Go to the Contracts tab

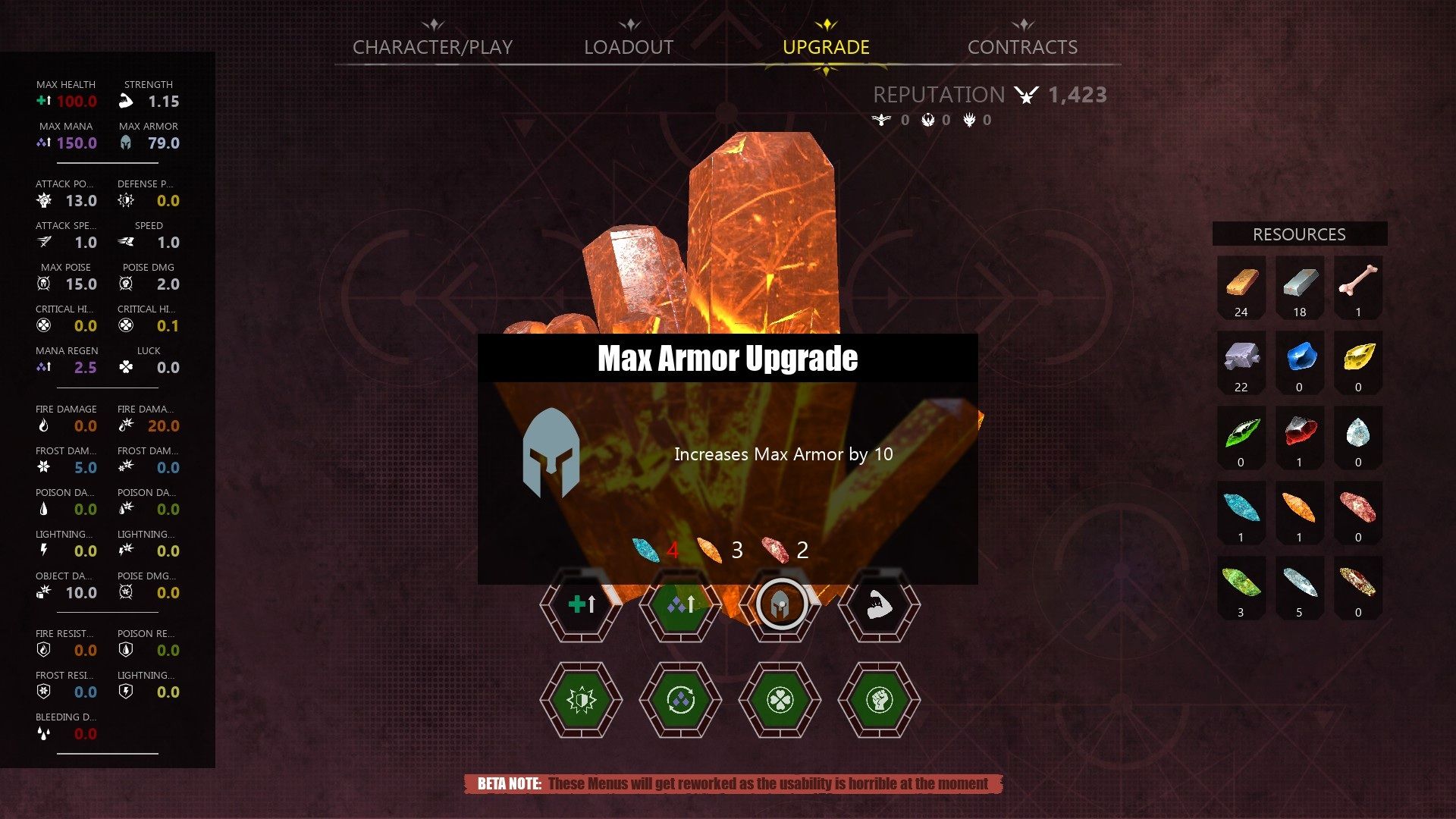[x=1022, y=47]
